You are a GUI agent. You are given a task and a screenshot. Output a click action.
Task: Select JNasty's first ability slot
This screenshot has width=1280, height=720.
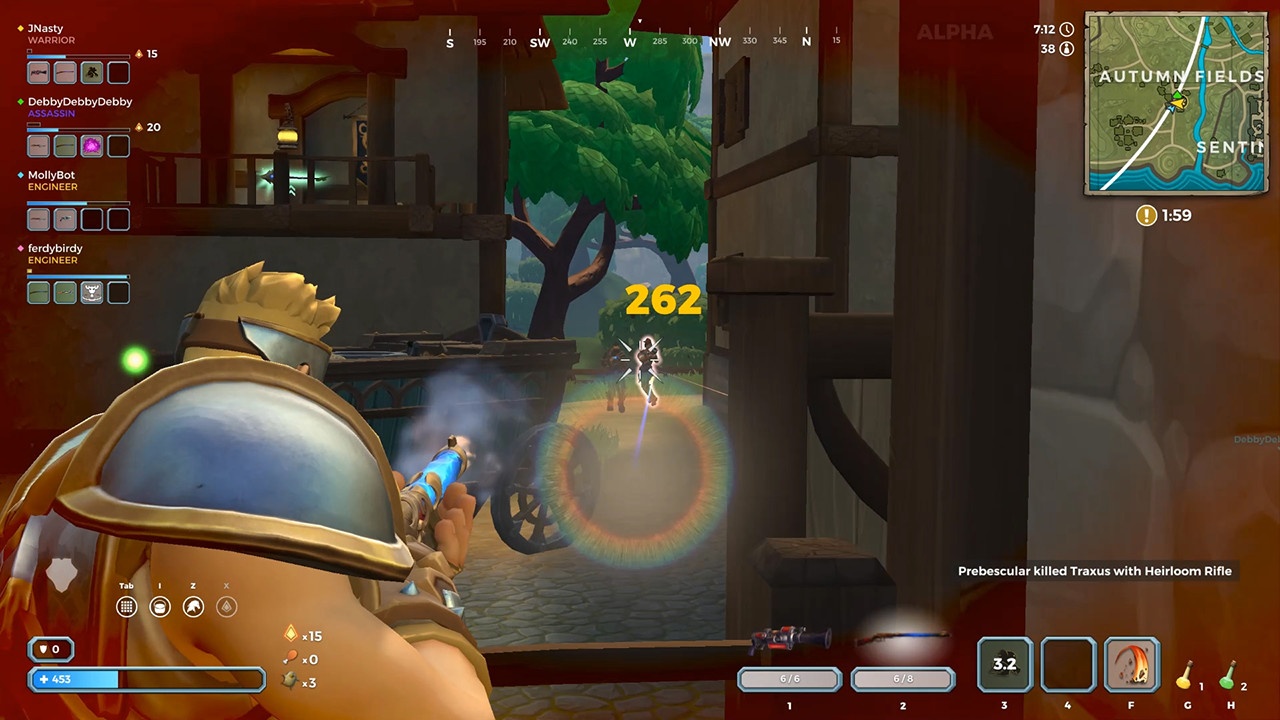click(36, 71)
